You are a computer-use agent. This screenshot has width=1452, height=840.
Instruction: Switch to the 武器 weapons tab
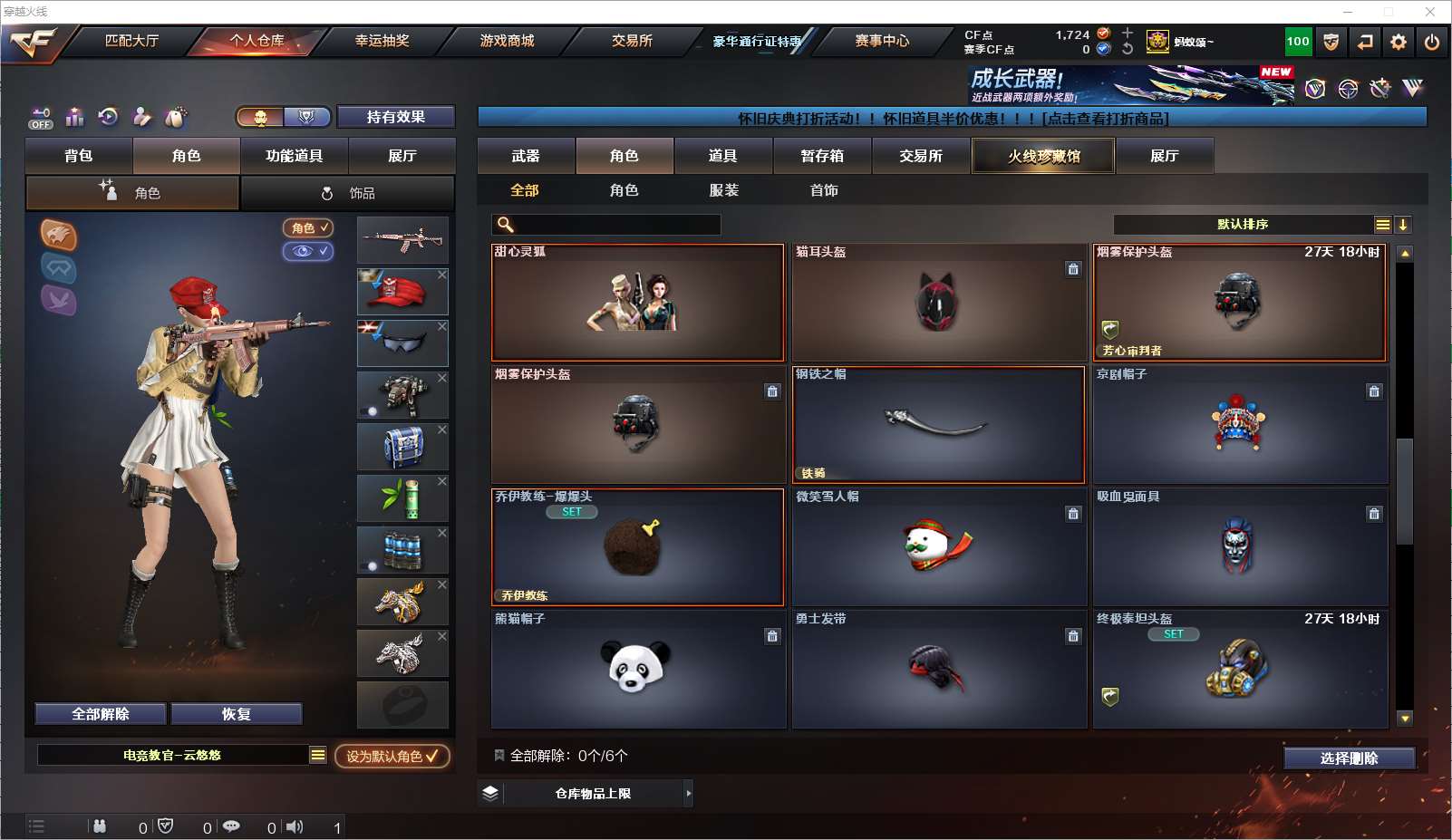pos(526,156)
